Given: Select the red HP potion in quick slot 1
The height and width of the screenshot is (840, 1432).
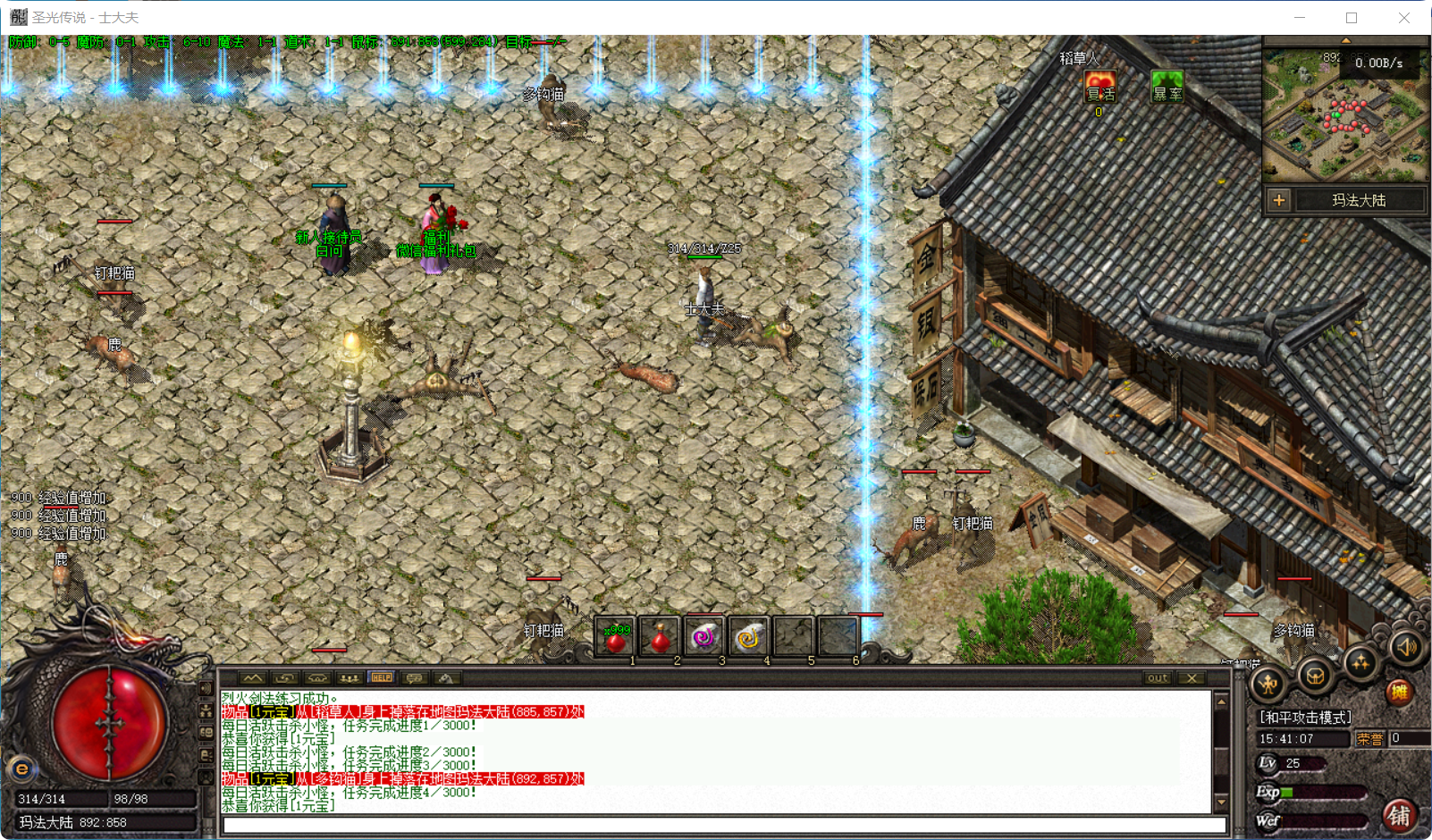Looking at the screenshot, I should (614, 635).
